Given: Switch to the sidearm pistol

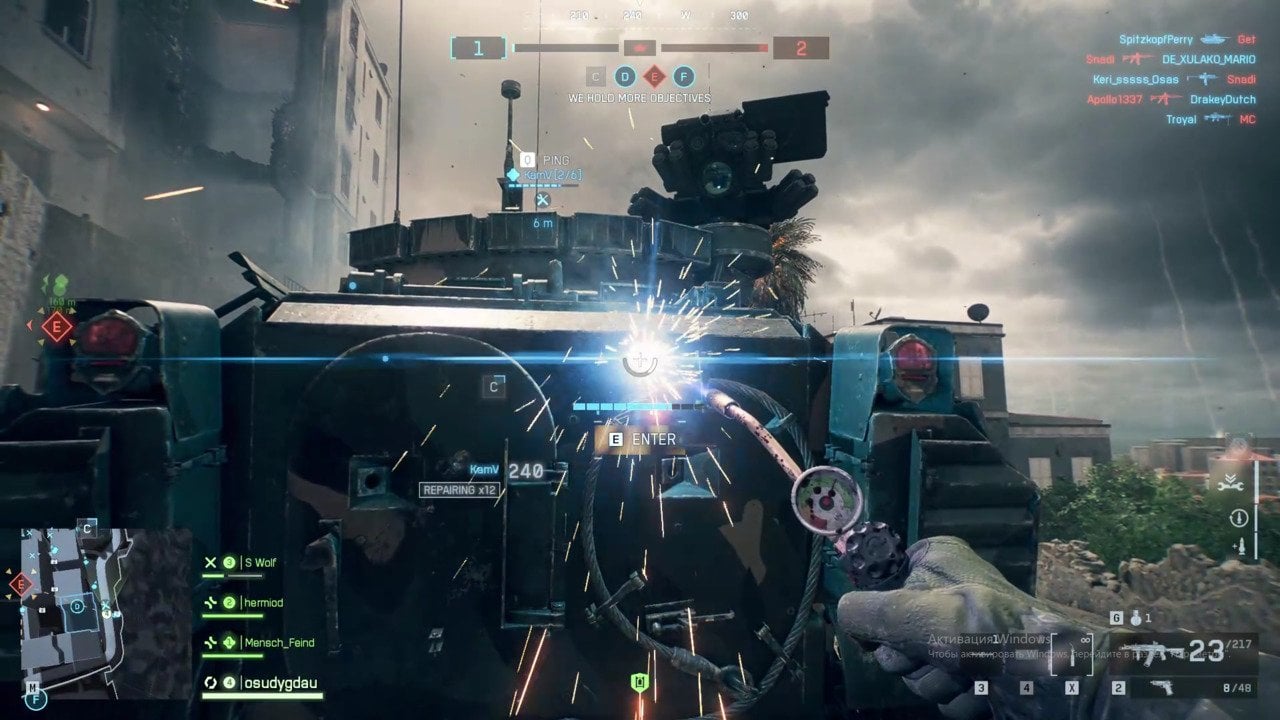Looking at the screenshot, I should coord(1162,687).
